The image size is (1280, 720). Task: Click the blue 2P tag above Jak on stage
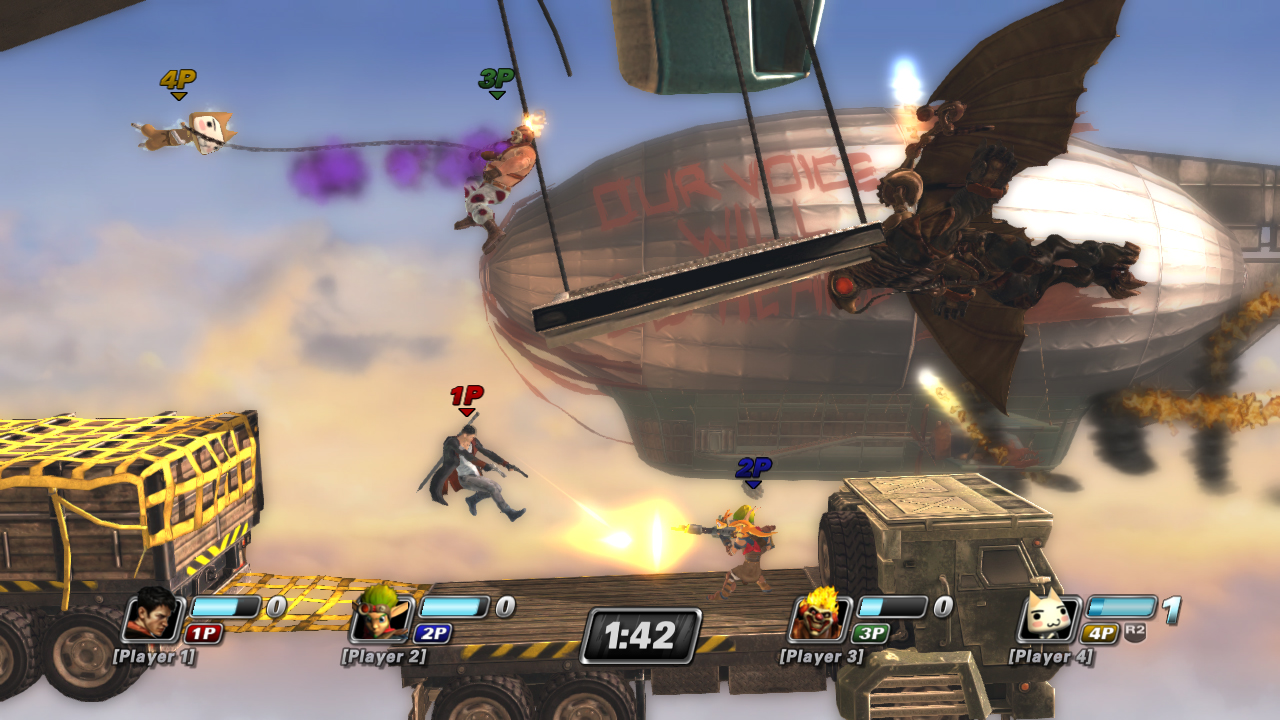[x=754, y=467]
